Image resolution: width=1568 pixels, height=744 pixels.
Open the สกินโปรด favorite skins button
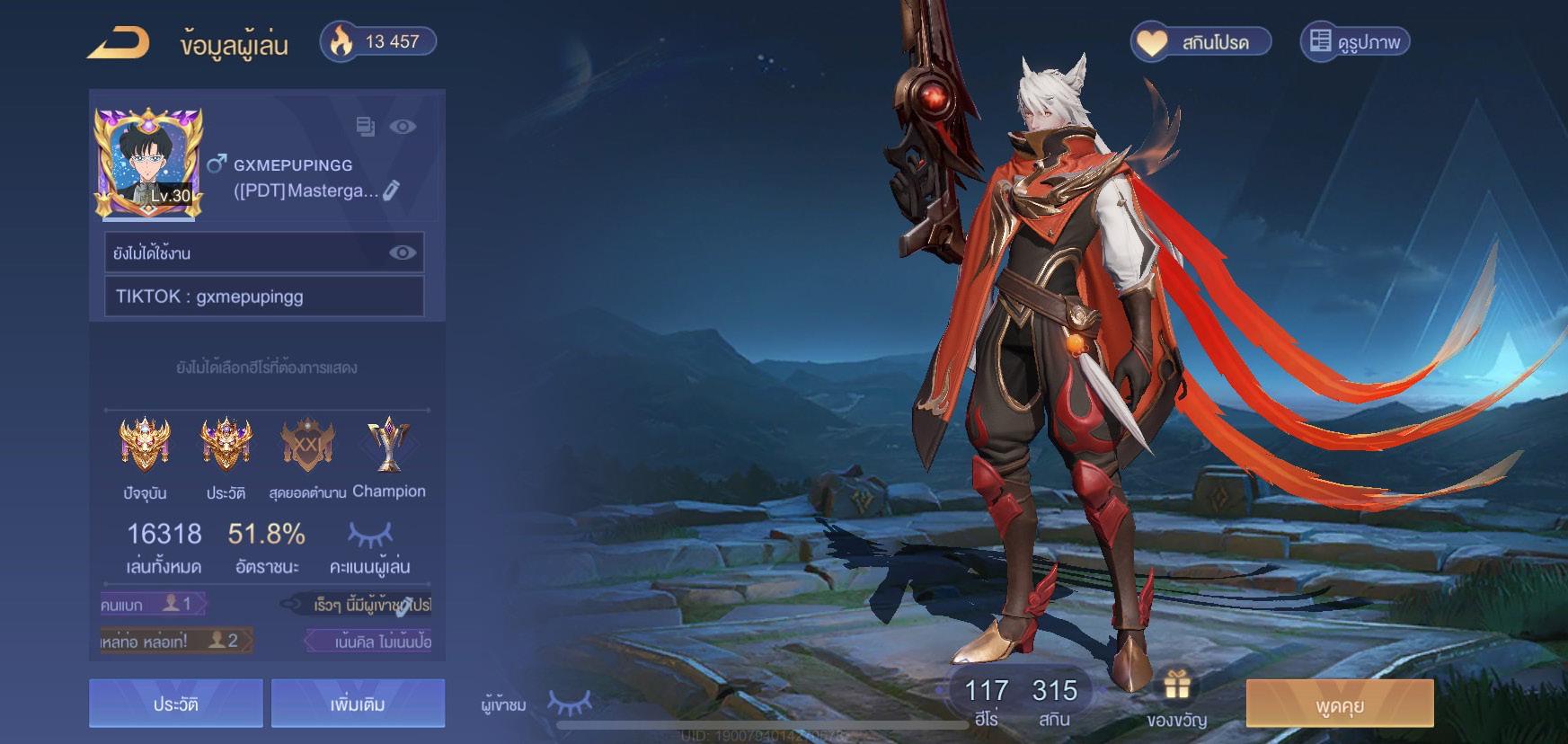pos(1200,42)
